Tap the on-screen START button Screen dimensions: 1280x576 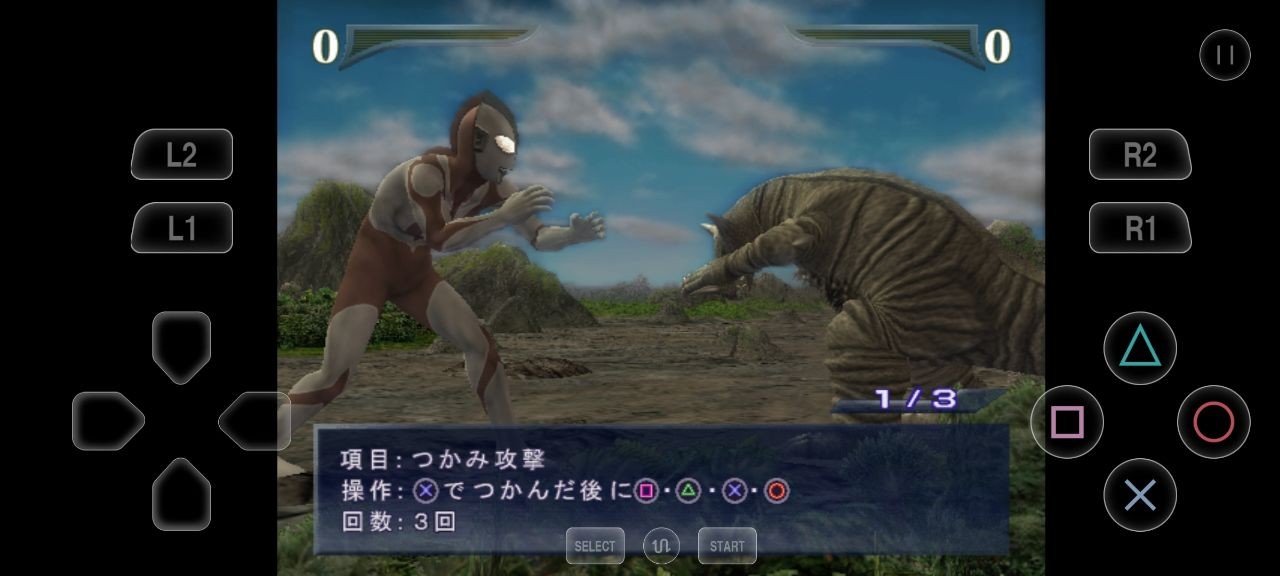(x=727, y=546)
